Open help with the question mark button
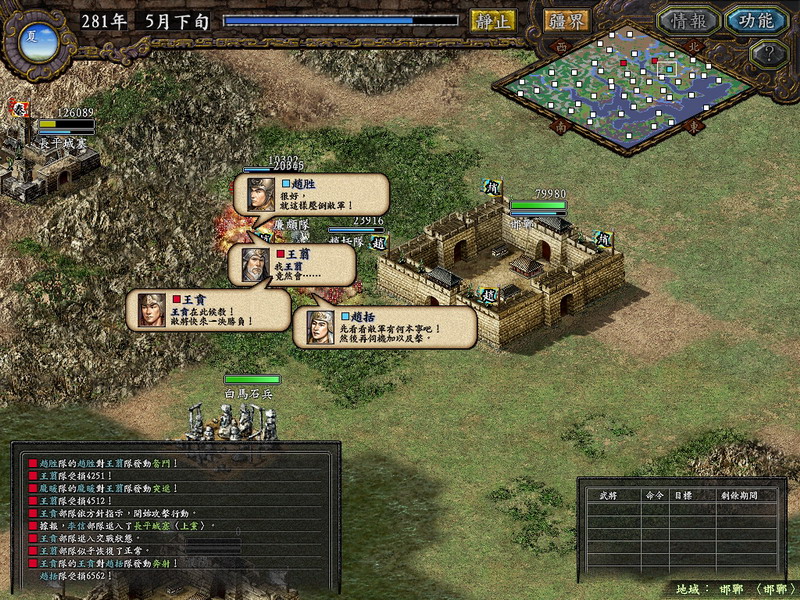The width and height of the screenshot is (800, 600). tap(768, 54)
